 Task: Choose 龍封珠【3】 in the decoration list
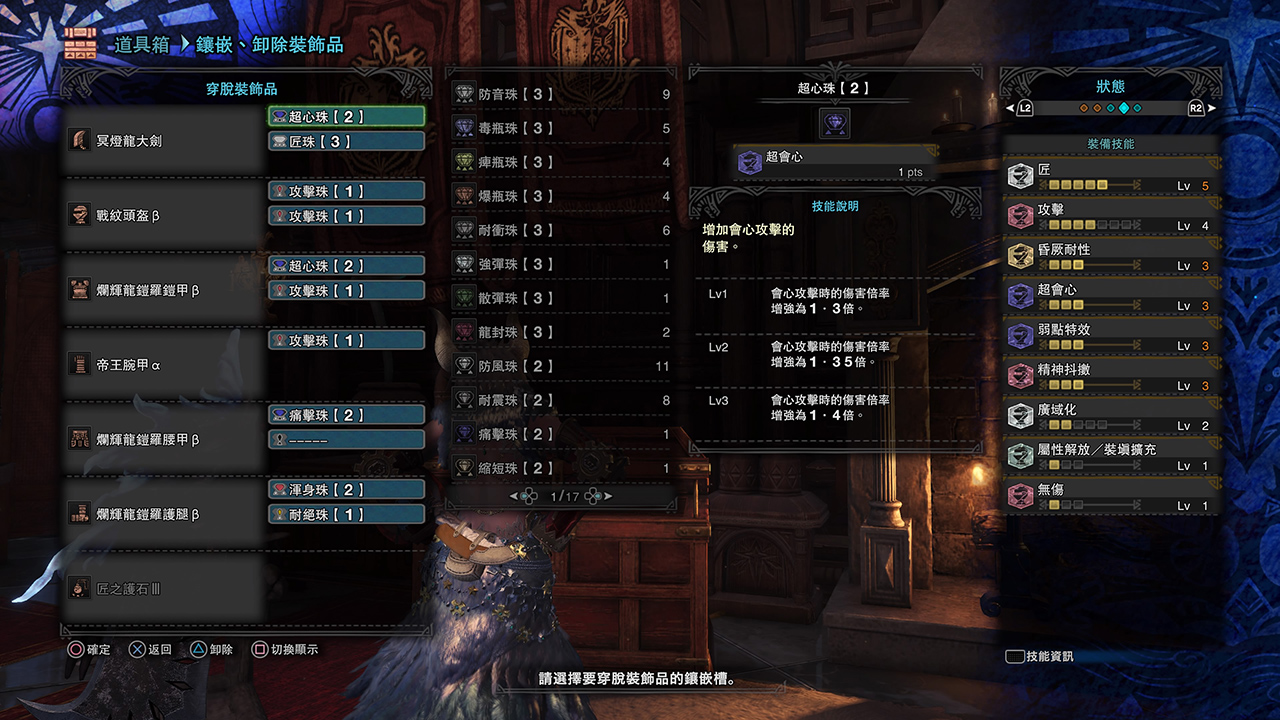click(x=560, y=332)
